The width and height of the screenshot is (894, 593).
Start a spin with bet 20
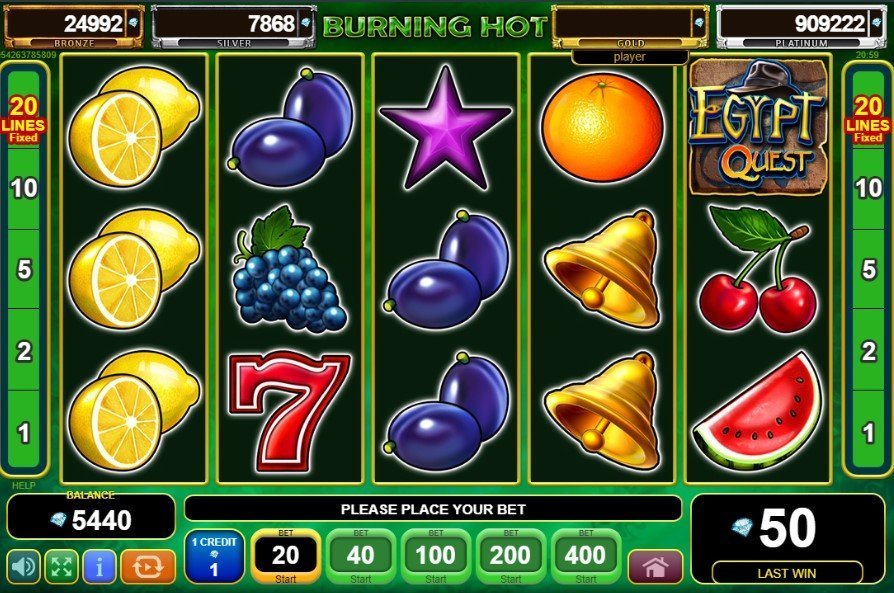click(285, 556)
